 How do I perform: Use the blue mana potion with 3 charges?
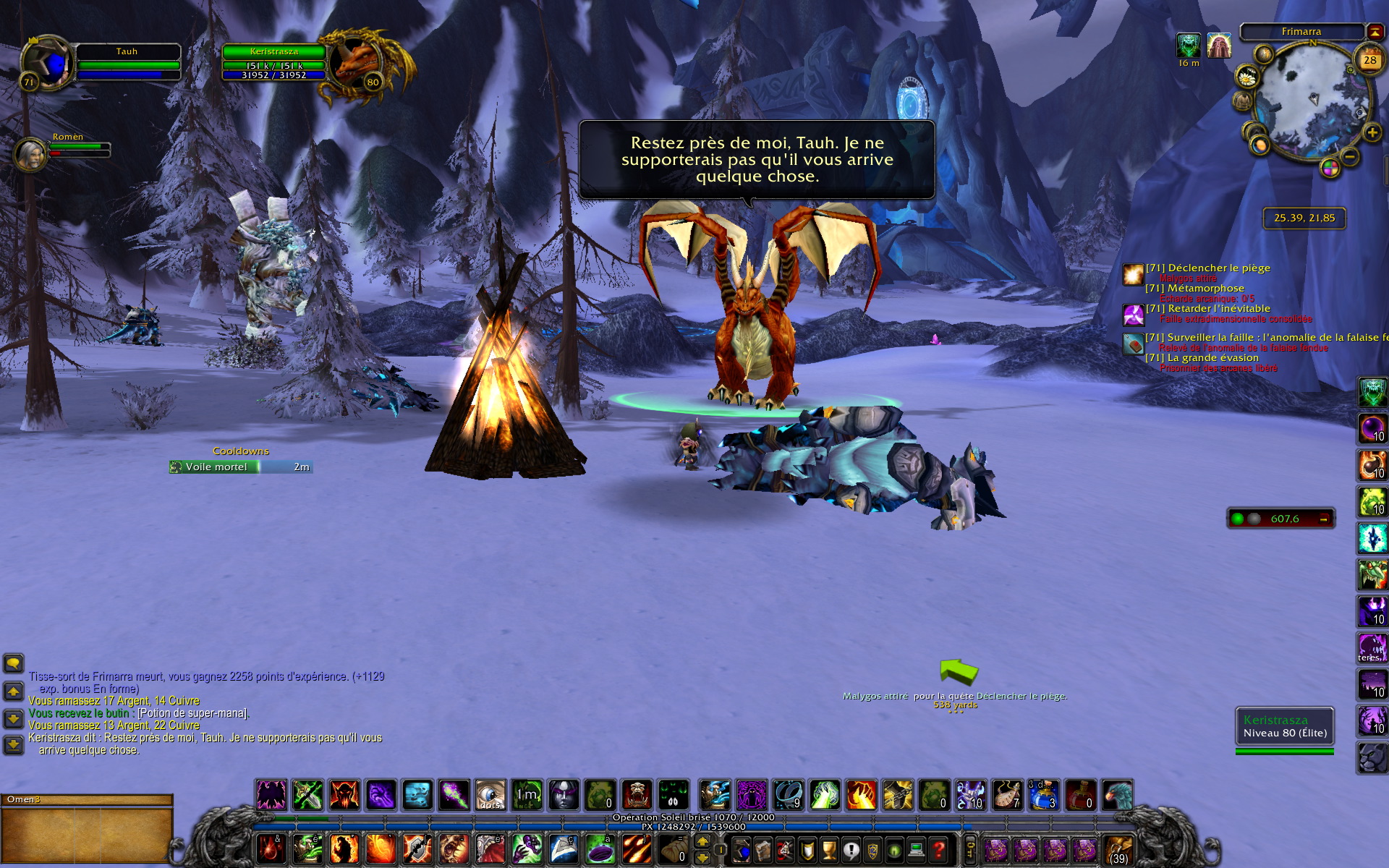(1043, 795)
